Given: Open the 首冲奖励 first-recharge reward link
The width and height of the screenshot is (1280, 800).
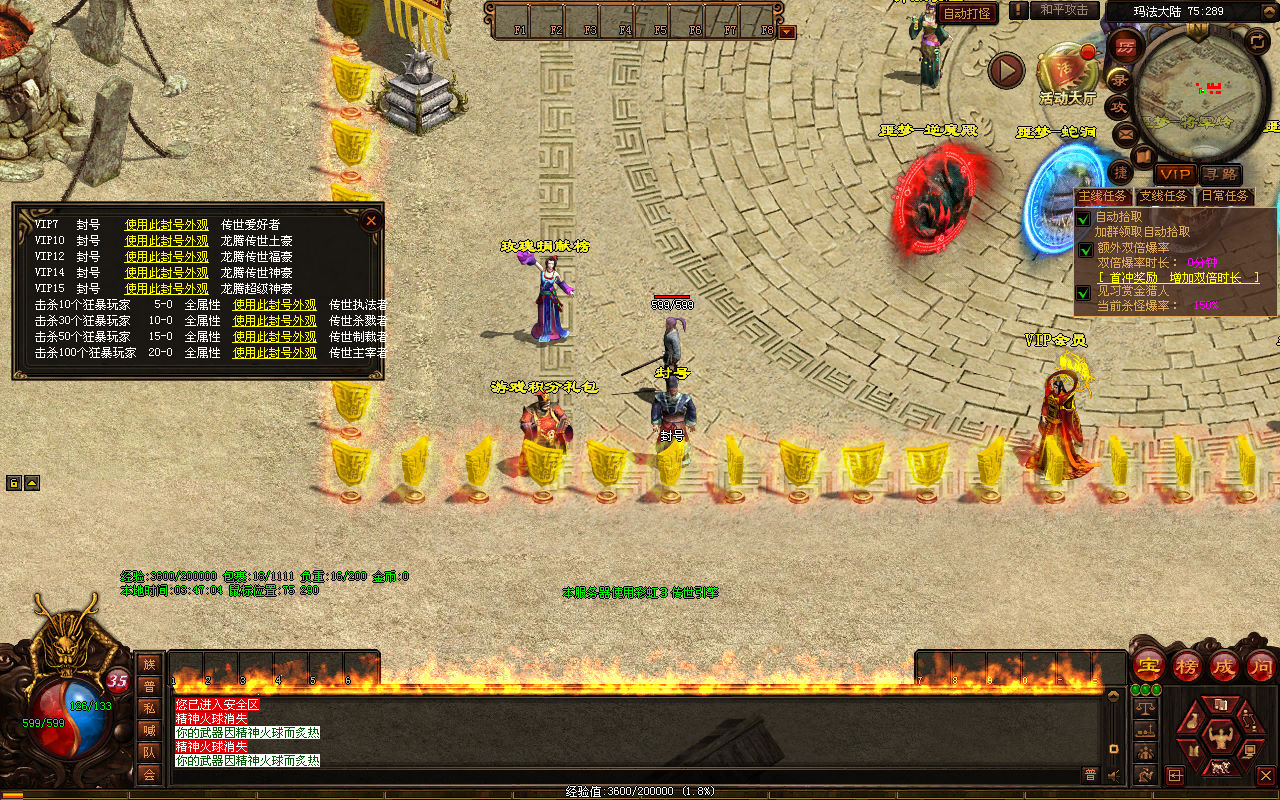Looking at the screenshot, I should (1178, 278).
